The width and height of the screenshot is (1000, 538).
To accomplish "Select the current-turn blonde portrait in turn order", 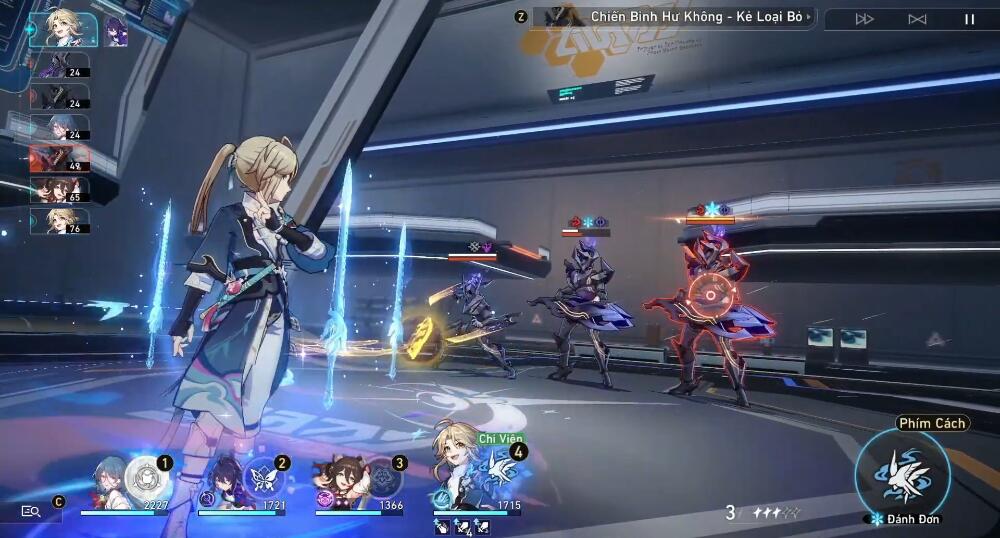I will click(x=62, y=28).
